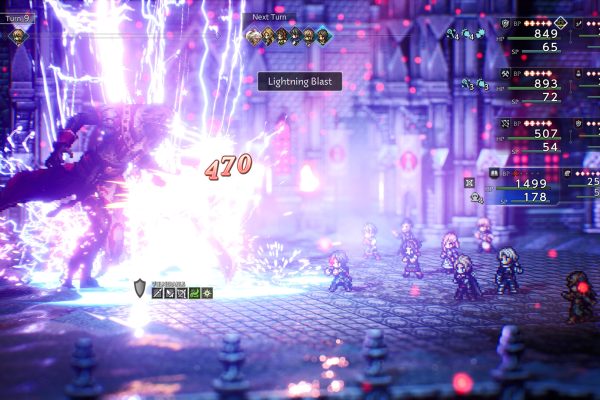This screenshot has width=600, height=400.
Task: Click the current turn character portrait
Action: [16, 36]
